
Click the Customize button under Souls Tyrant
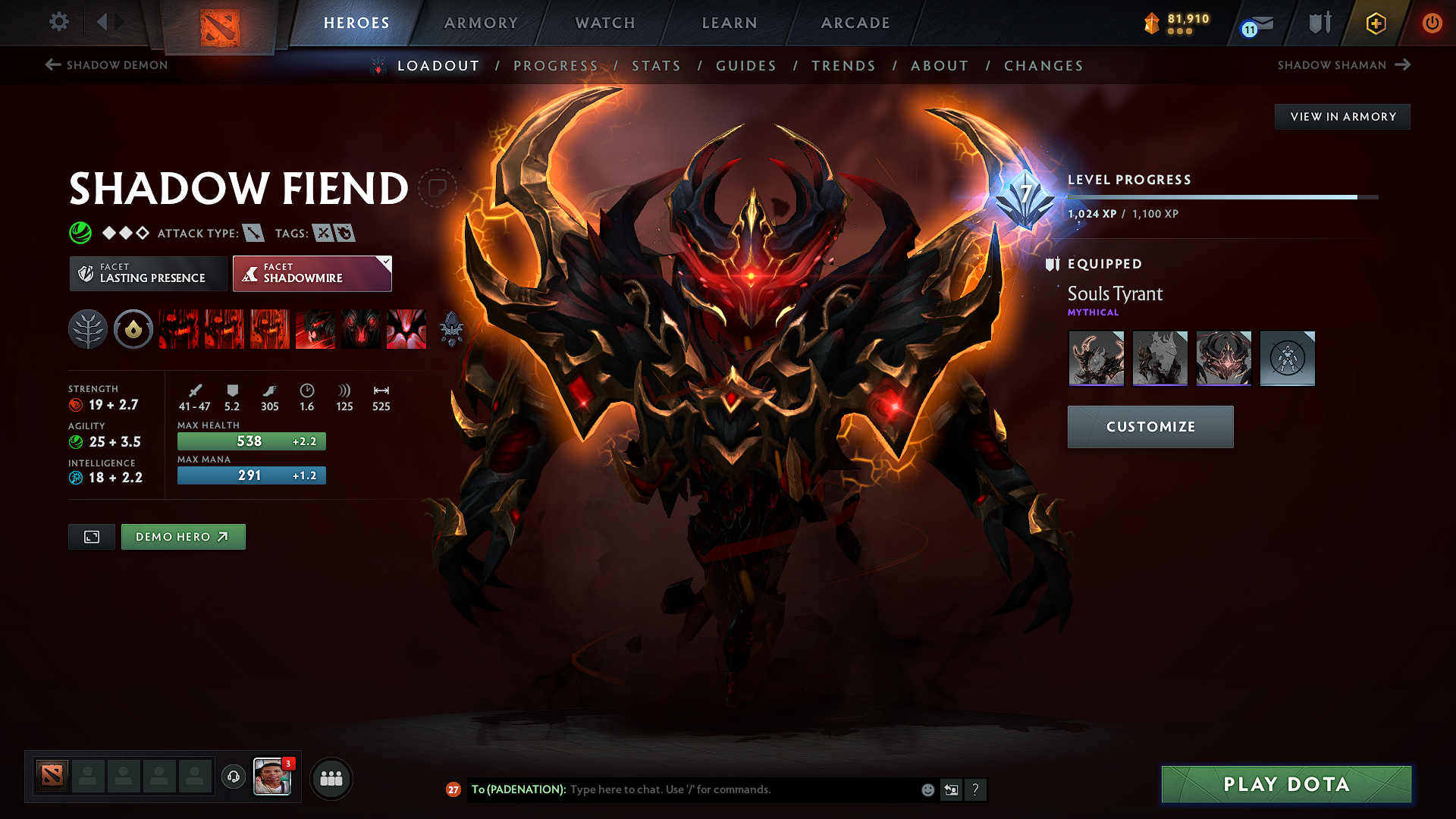(1150, 426)
